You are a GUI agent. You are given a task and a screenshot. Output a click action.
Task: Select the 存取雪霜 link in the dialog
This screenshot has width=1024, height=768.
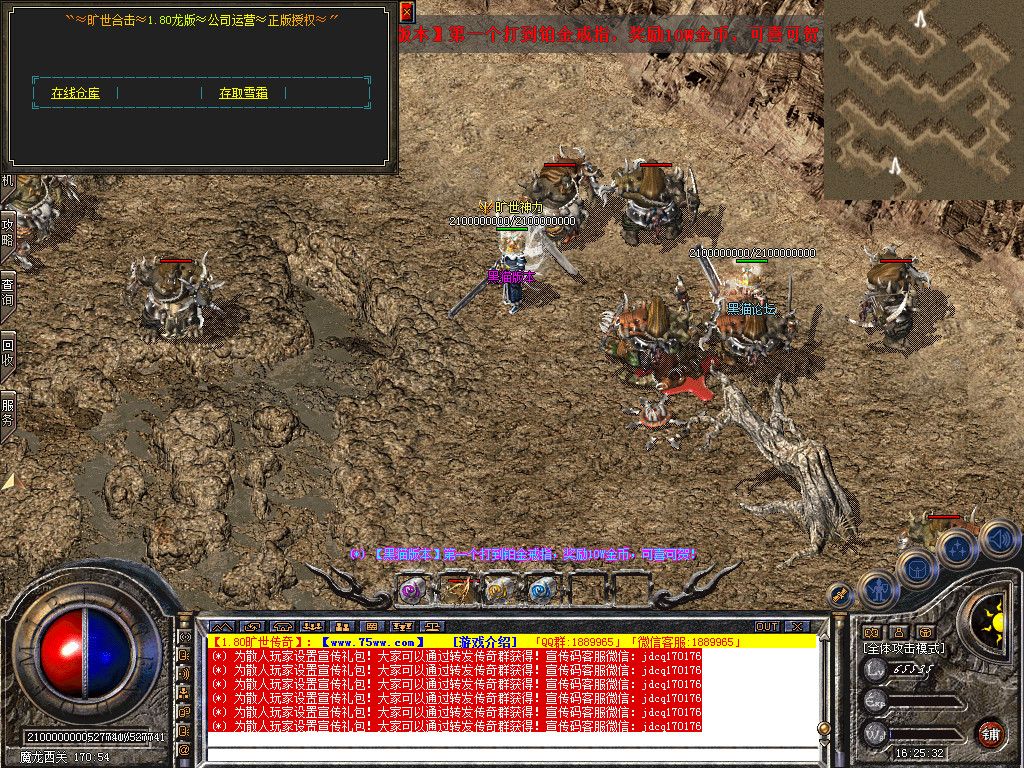(x=243, y=93)
